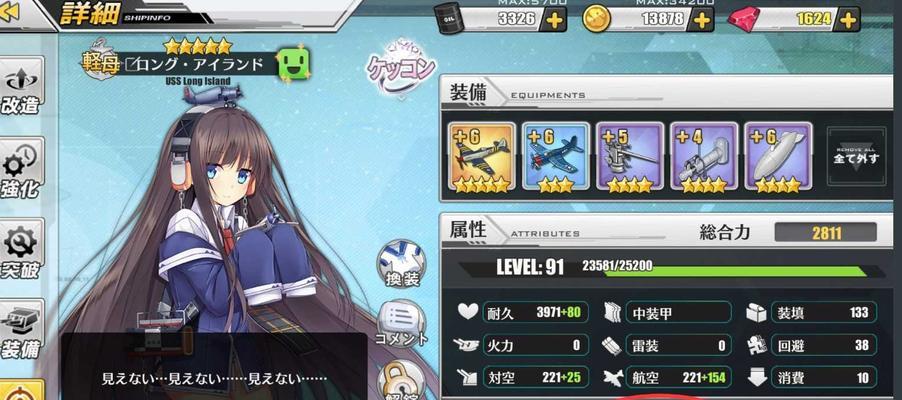Select the gold-background fighter plane equipment slot
This screenshot has height=400, width=902.
[x=482, y=155]
